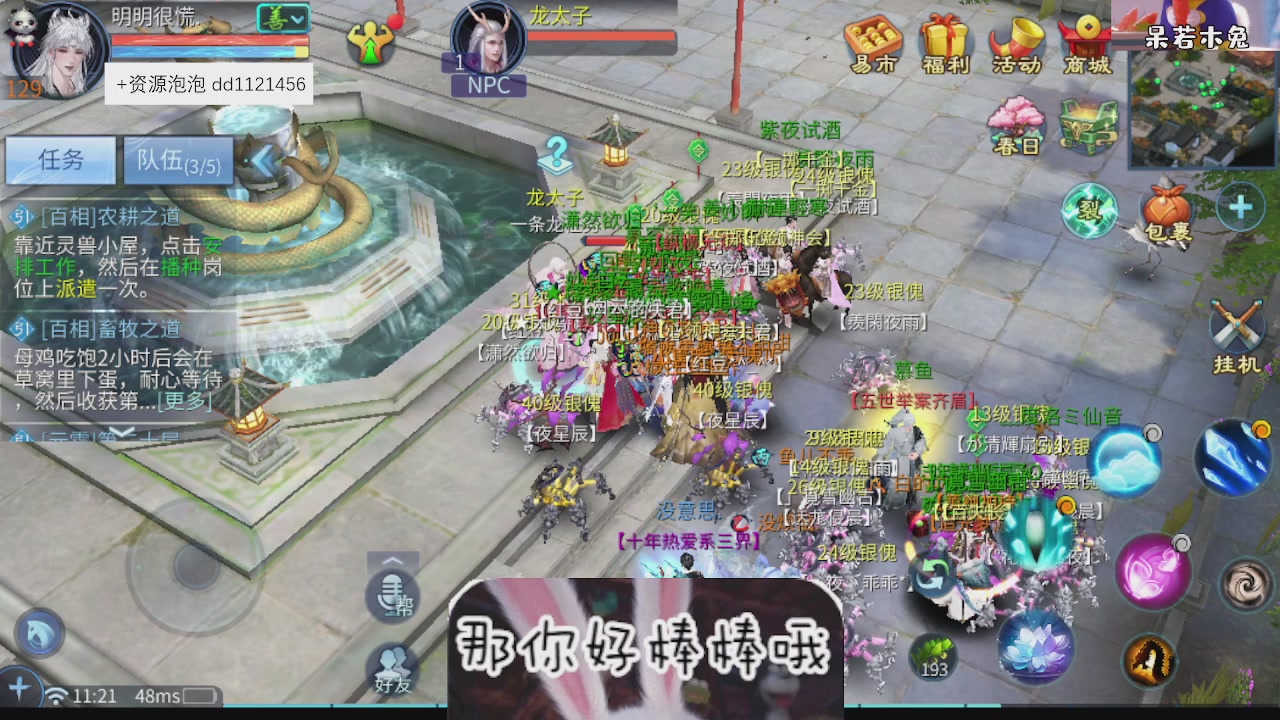The width and height of the screenshot is (1280, 720).
Task: Switch to the 任务 quest tab
Action: [x=59, y=160]
